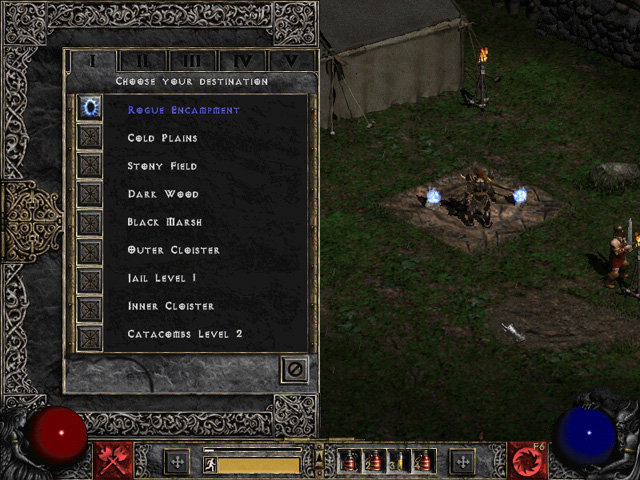Use the yellow potion in the belt
Viewport: 640px width, 480px height.
click(398, 462)
